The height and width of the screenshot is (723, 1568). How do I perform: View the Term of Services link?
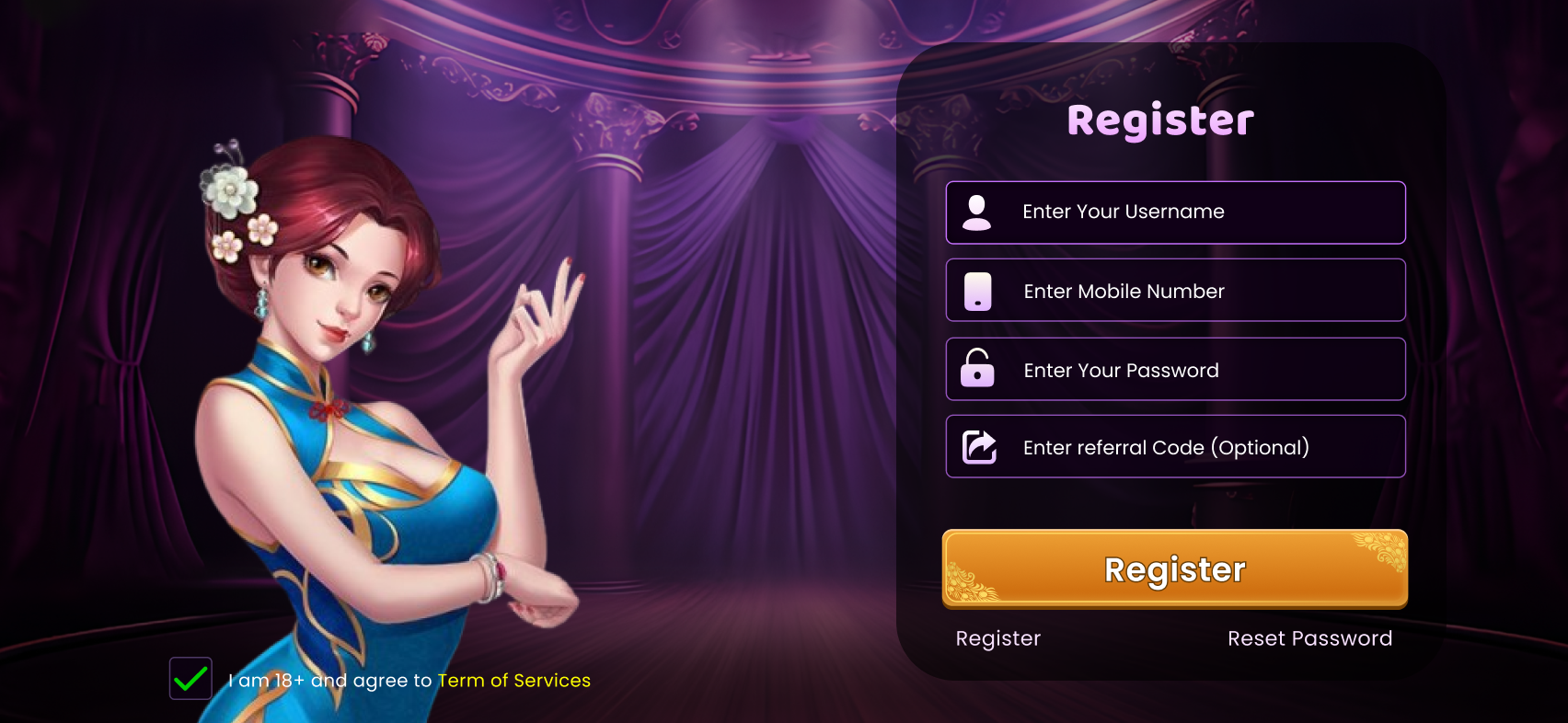coord(513,681)
